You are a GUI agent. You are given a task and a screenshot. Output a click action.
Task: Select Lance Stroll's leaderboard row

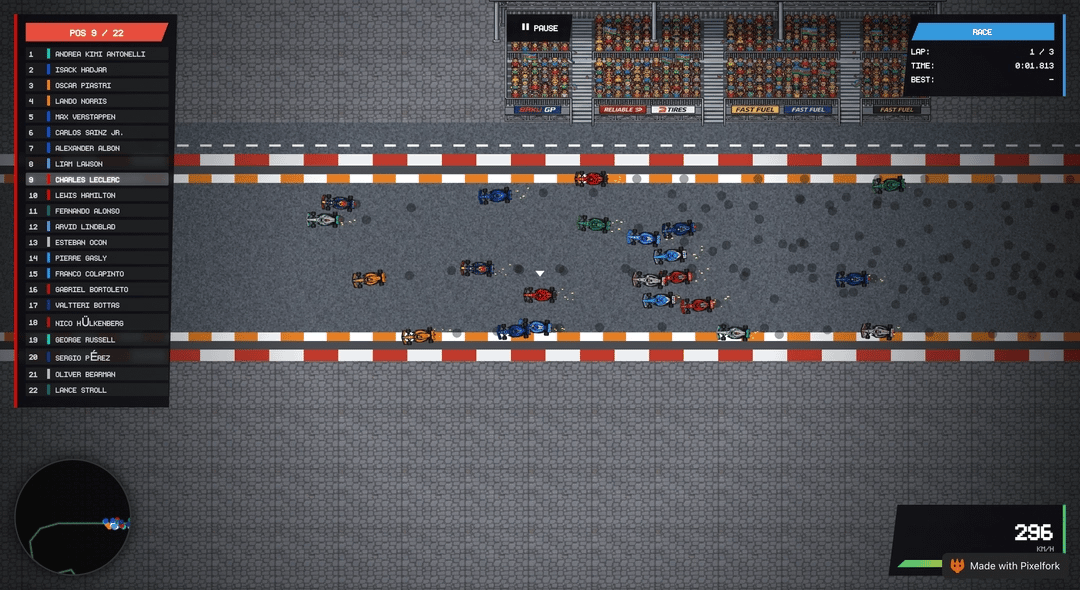pos(98,390)
